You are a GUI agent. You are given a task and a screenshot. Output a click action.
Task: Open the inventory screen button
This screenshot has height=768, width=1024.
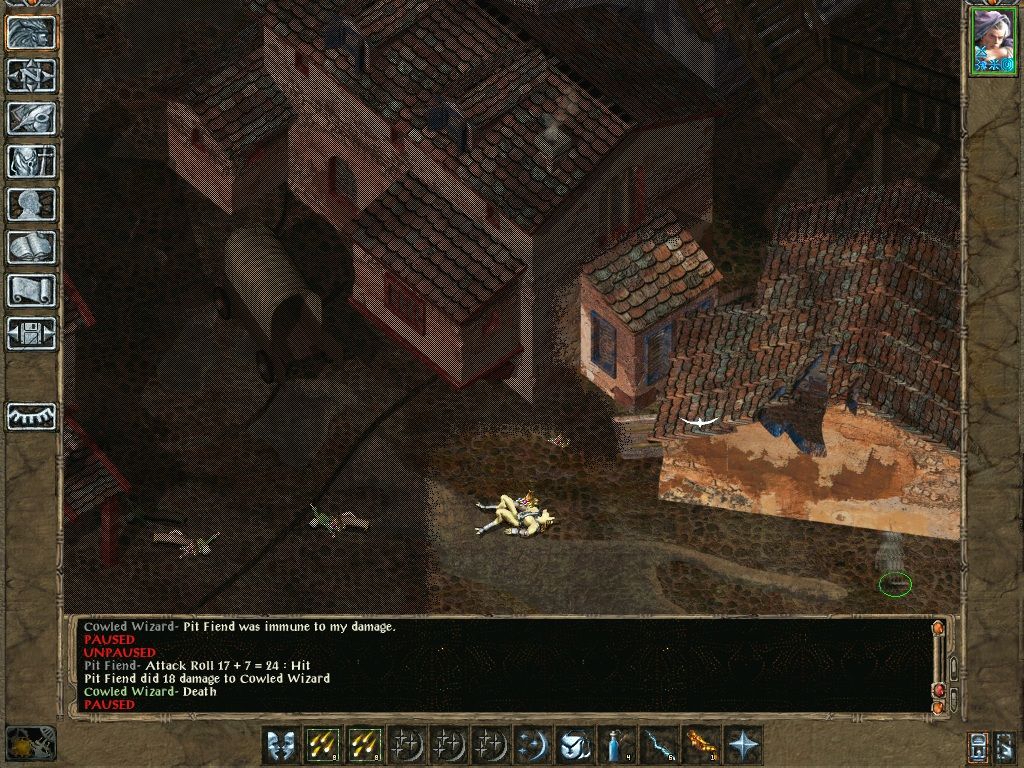pyautogui.click(x=31, y=161)
